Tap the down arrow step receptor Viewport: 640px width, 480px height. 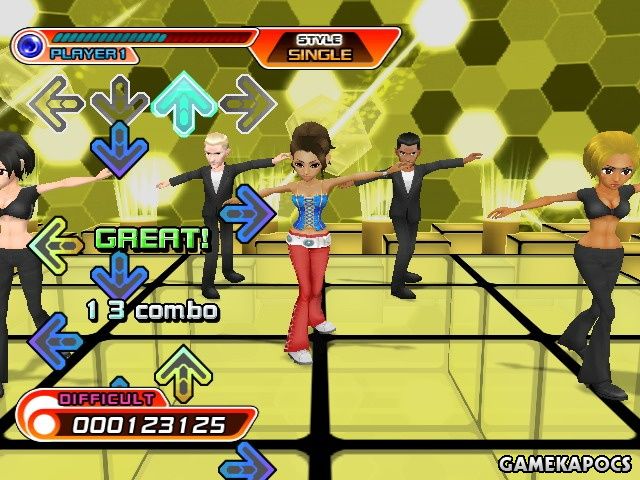pos(120,101)
